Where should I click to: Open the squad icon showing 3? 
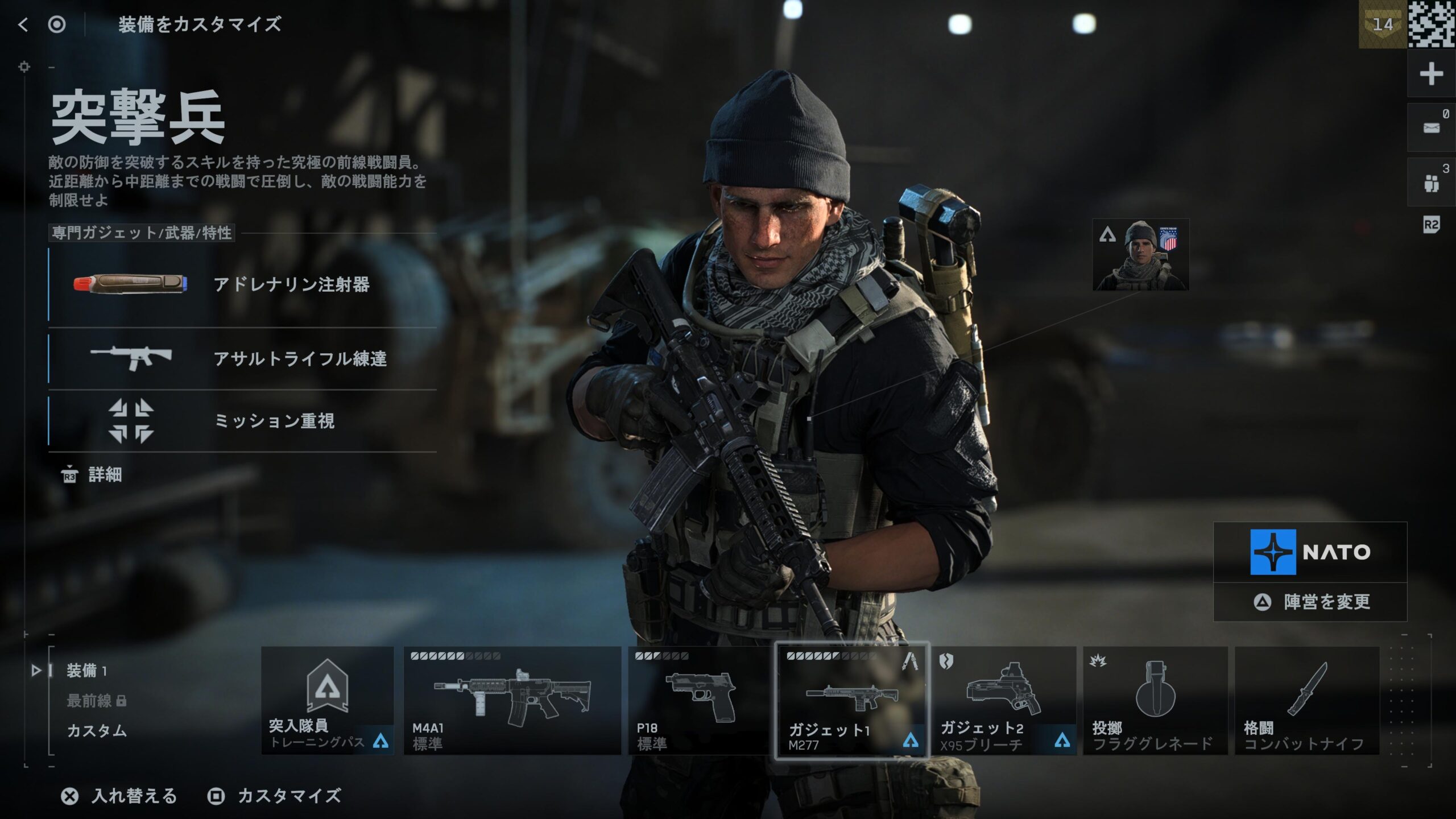(1431, 183)
